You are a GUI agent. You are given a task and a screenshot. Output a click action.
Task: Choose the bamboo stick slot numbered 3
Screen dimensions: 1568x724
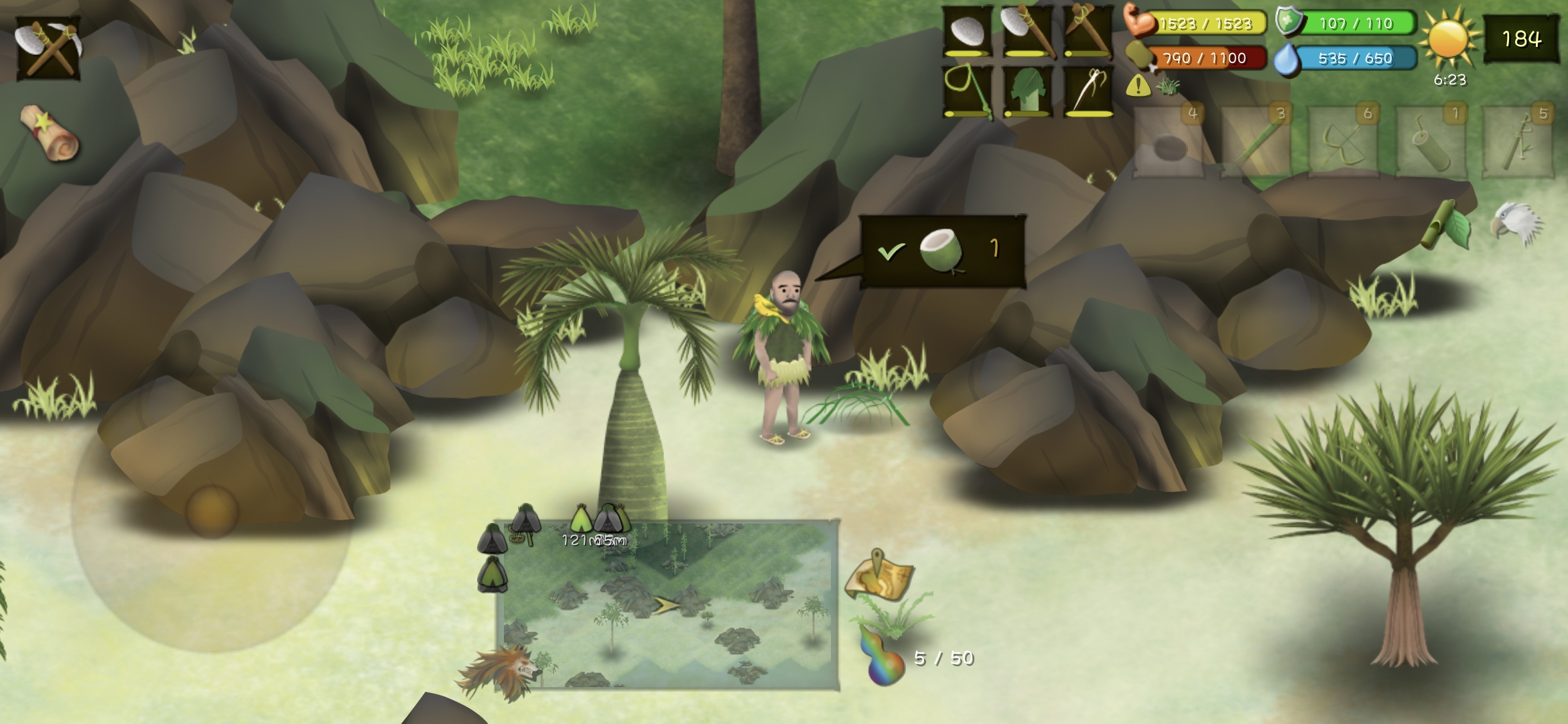[x=1256, y=142]
